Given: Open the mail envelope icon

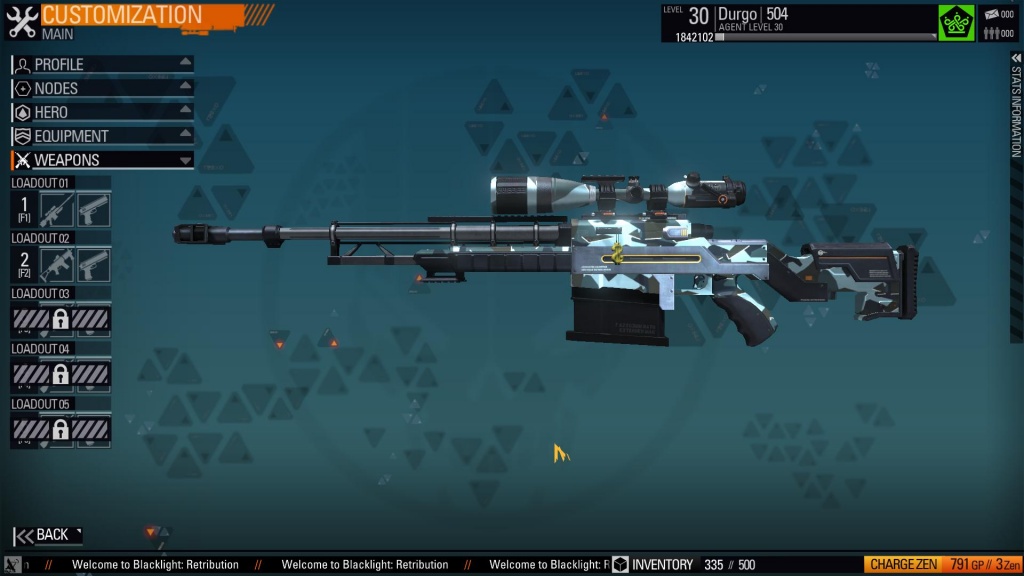Looking at the screenshot, I should (x=993, y=14).
